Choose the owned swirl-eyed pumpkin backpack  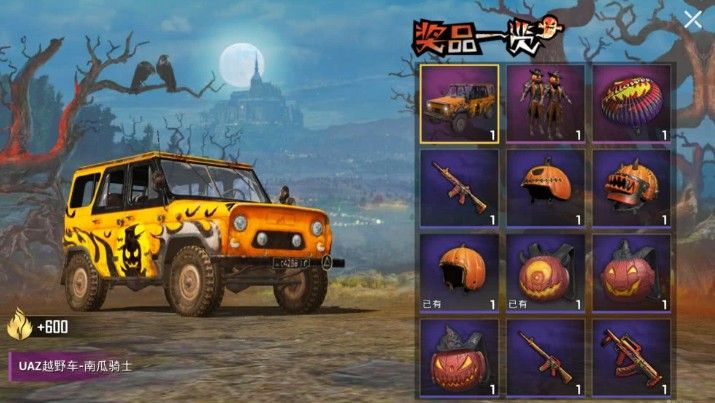(x=545, y=272)
